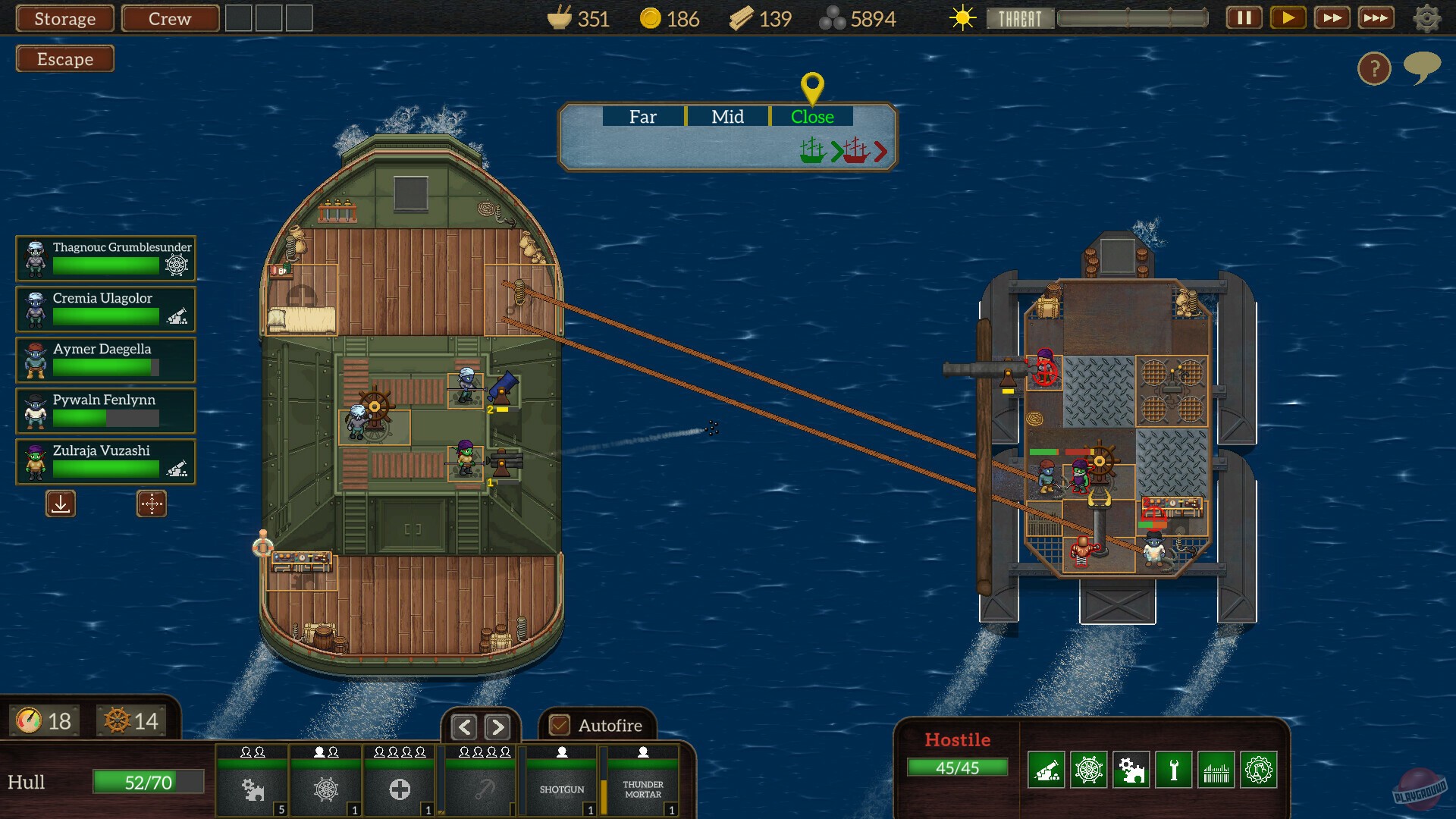Switch to the Mid distance tab
The width and height of the screenshot is (1456, 819).
point(727,117)
